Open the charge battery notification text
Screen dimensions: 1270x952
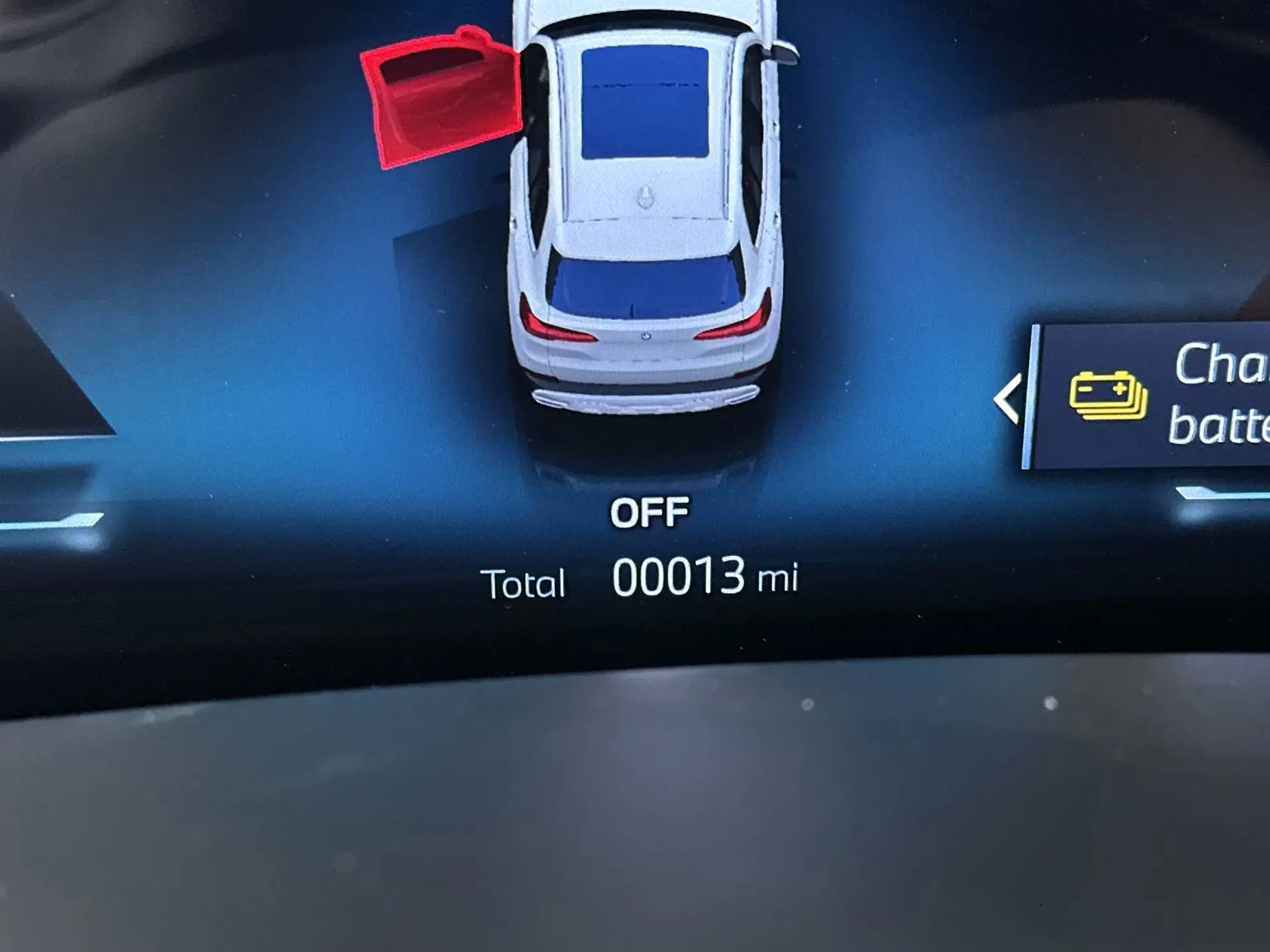pos(1220,395)
